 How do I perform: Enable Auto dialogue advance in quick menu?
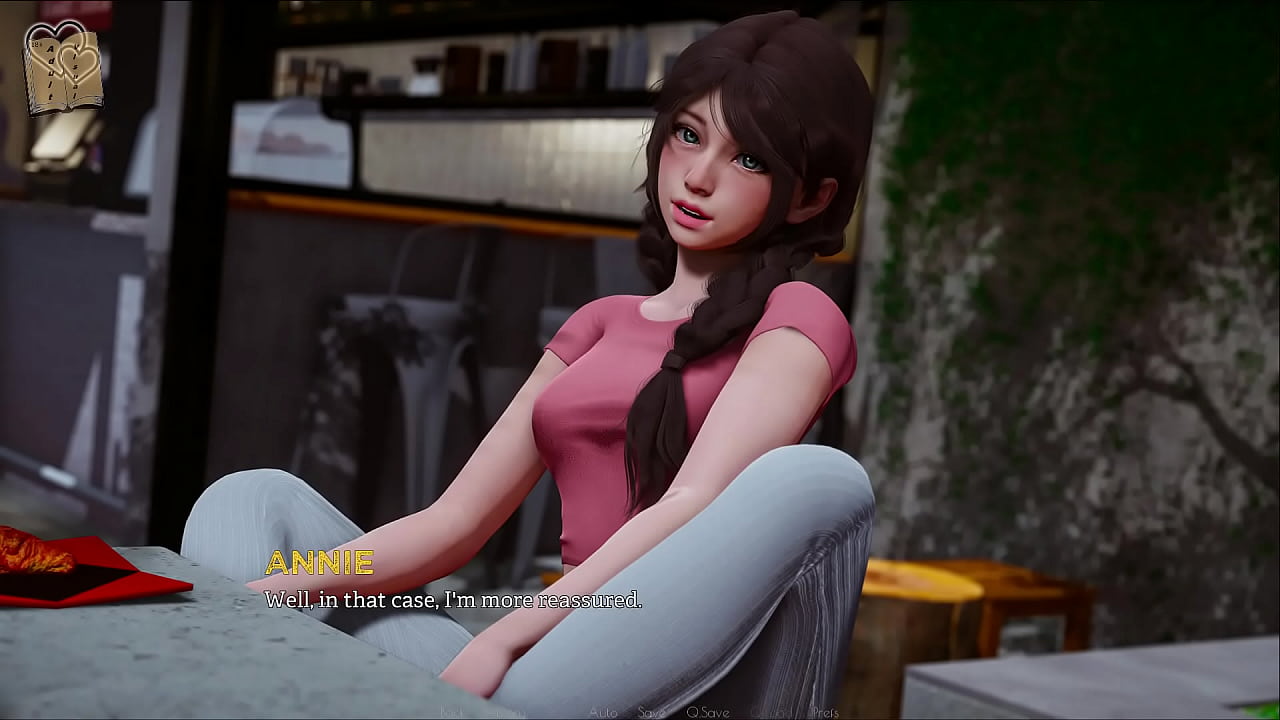coord(603,712)
